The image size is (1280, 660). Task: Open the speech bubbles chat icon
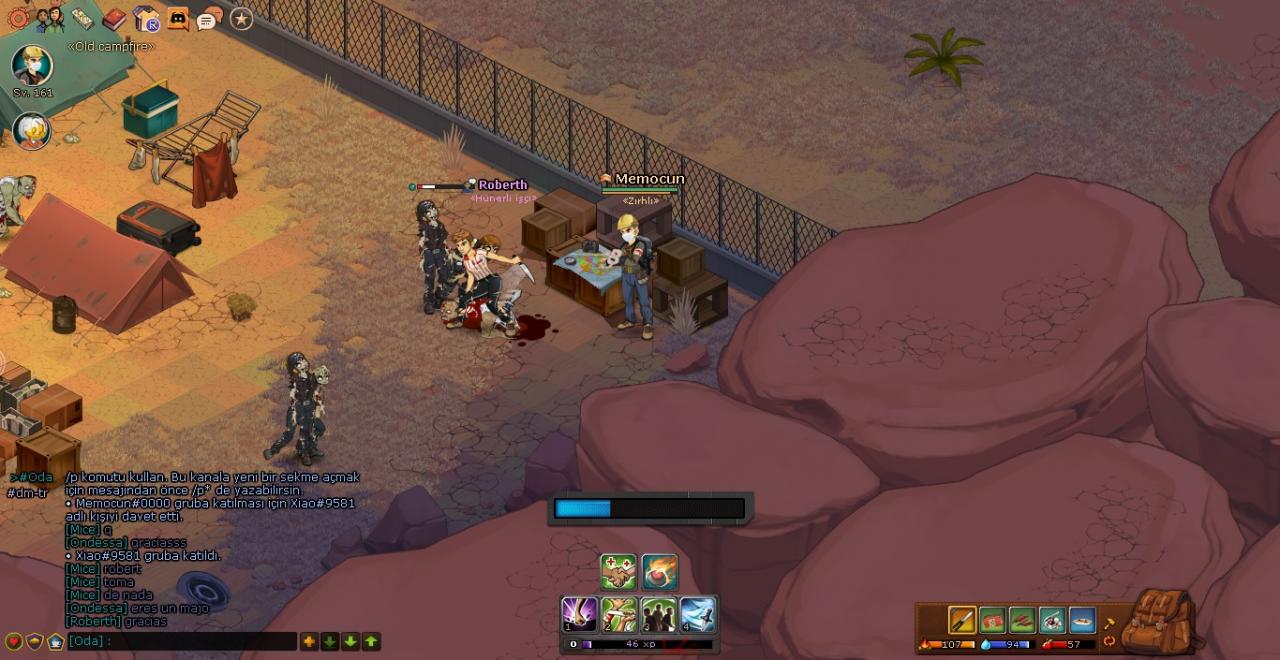(x=209, y=18)
